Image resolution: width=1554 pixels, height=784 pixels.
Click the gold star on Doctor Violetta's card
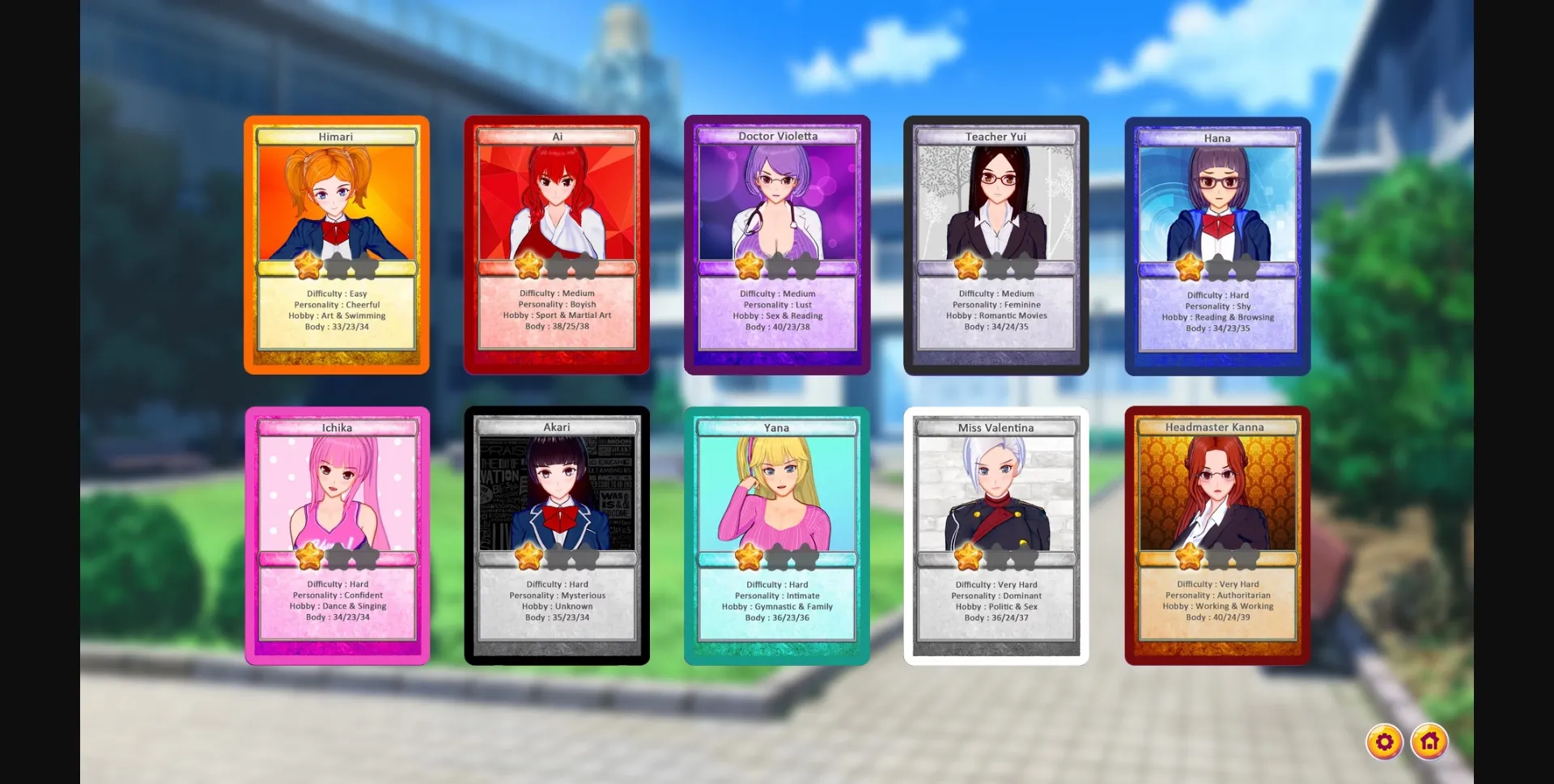click(x=749, y=265)
